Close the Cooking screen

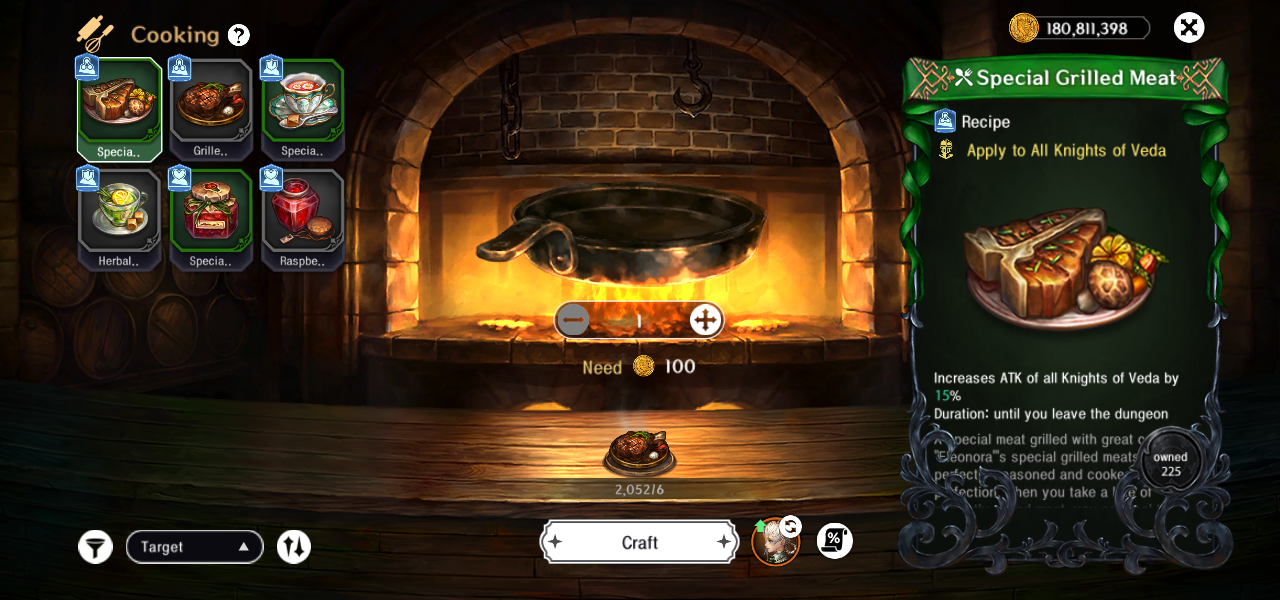point(1188,28)
